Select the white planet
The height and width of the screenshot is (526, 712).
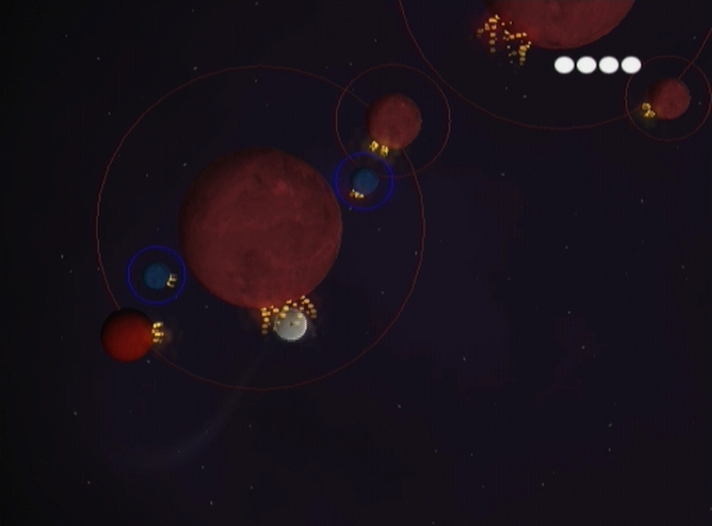point(290,324)
